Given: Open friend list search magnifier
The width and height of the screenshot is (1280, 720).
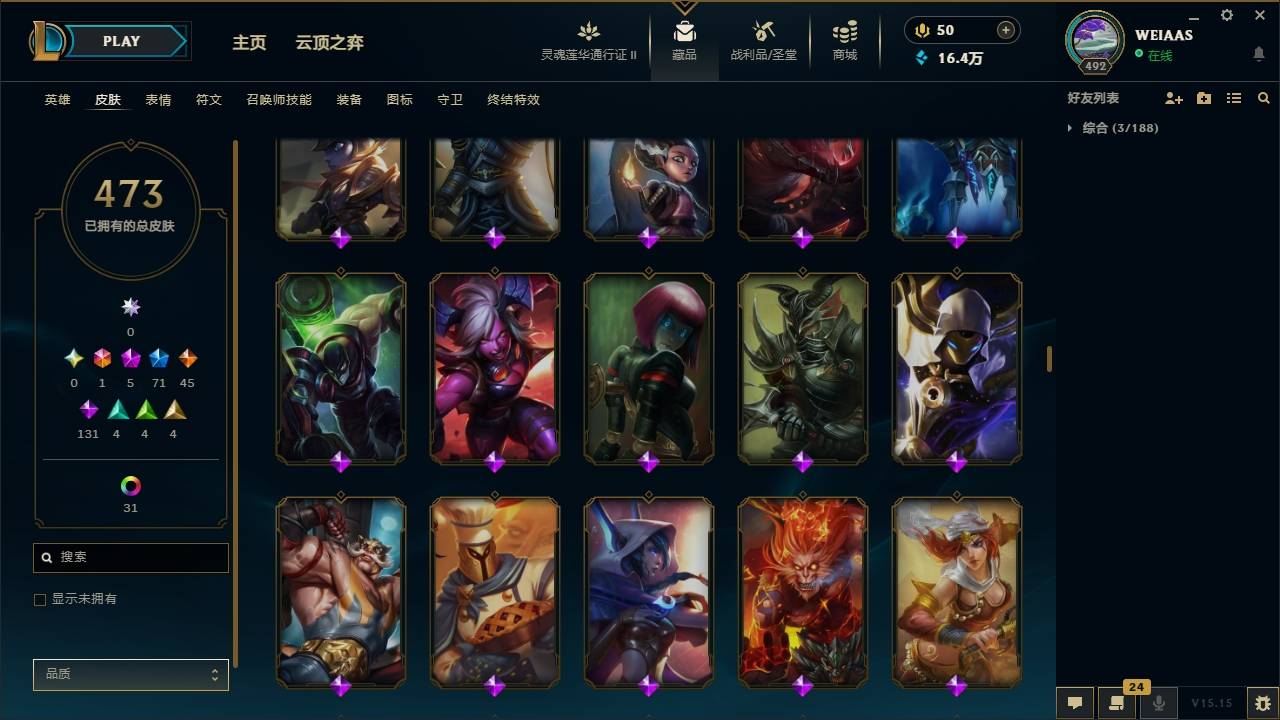Looking at the screenshot, I should tap(1264, 97).
